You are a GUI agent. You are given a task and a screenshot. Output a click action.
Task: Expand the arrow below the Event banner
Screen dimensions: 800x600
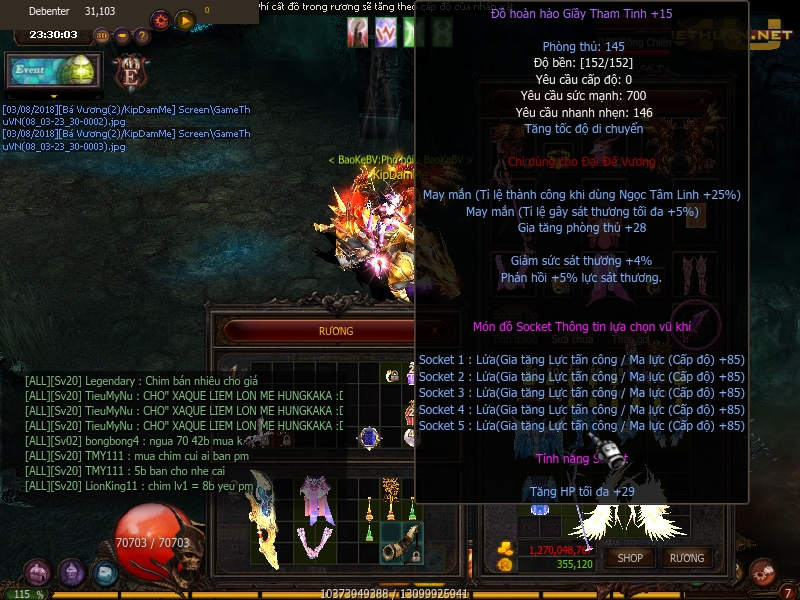click(54, 97)
